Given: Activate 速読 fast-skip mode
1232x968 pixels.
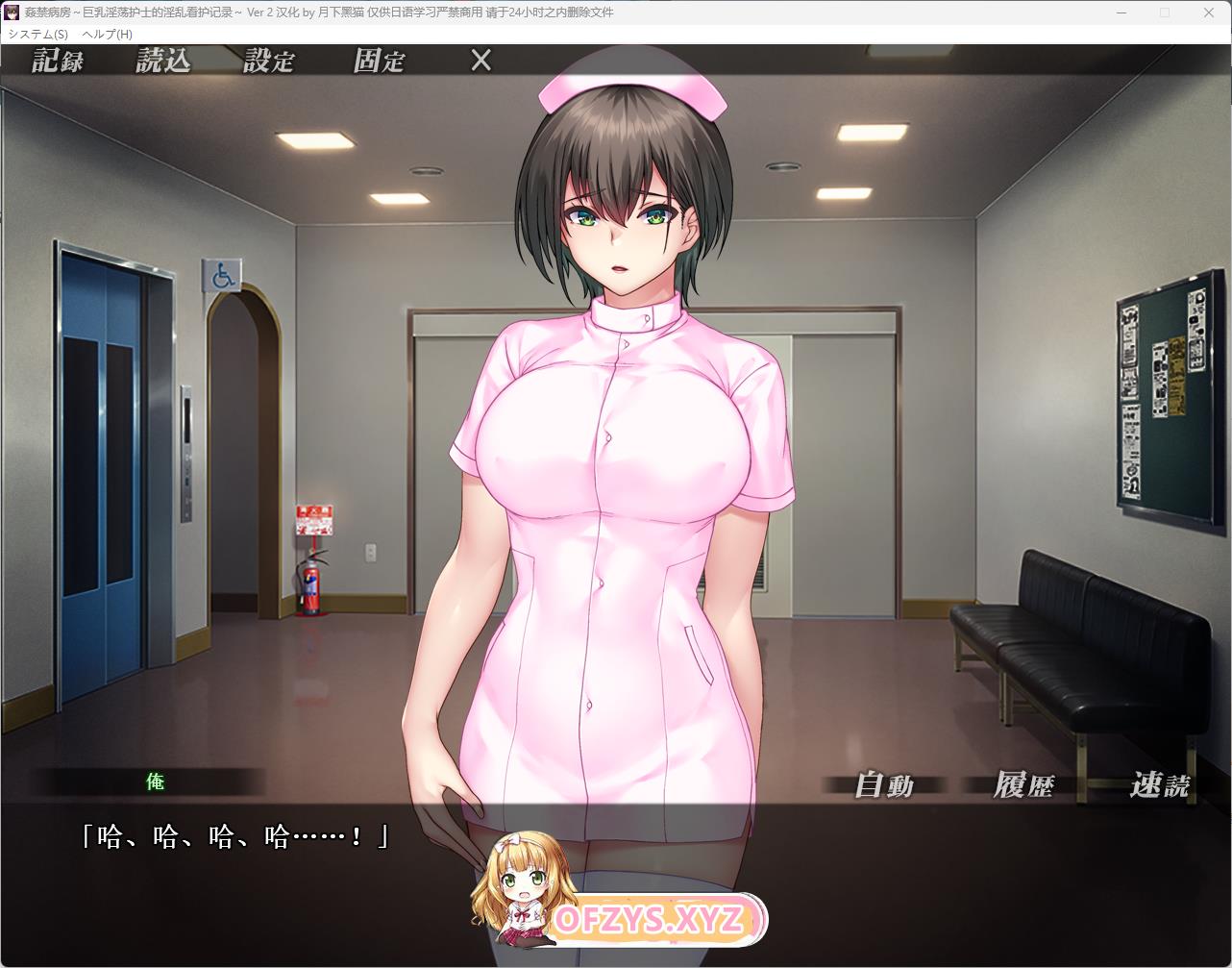Looking at the screenshot, I should click(x=1160, y=785).
